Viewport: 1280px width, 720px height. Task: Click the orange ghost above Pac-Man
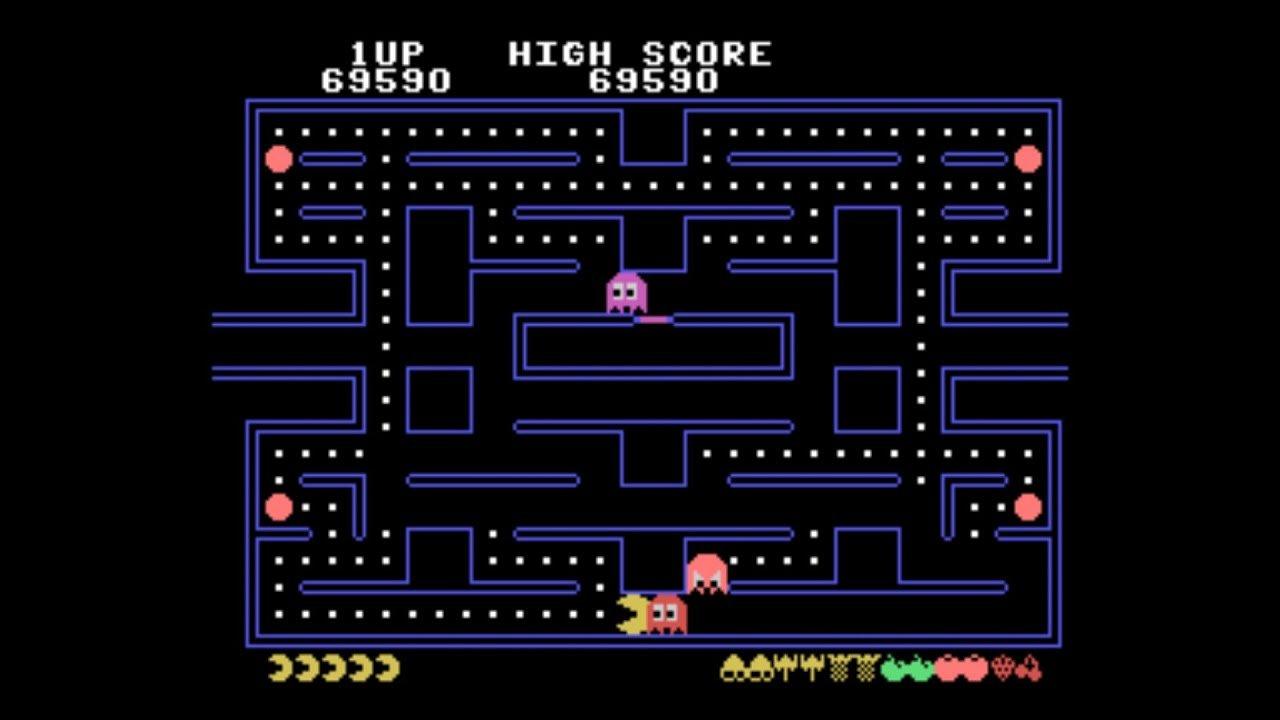pos(706,573)
